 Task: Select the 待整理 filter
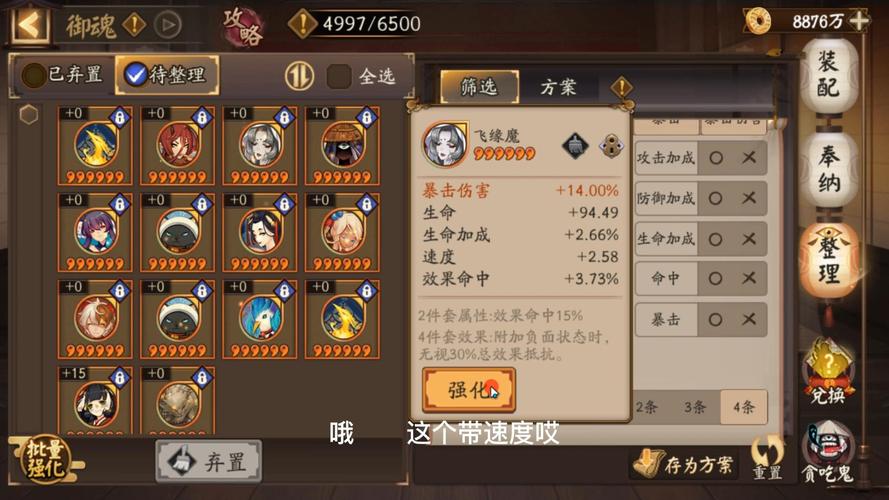tap(164, 74)
